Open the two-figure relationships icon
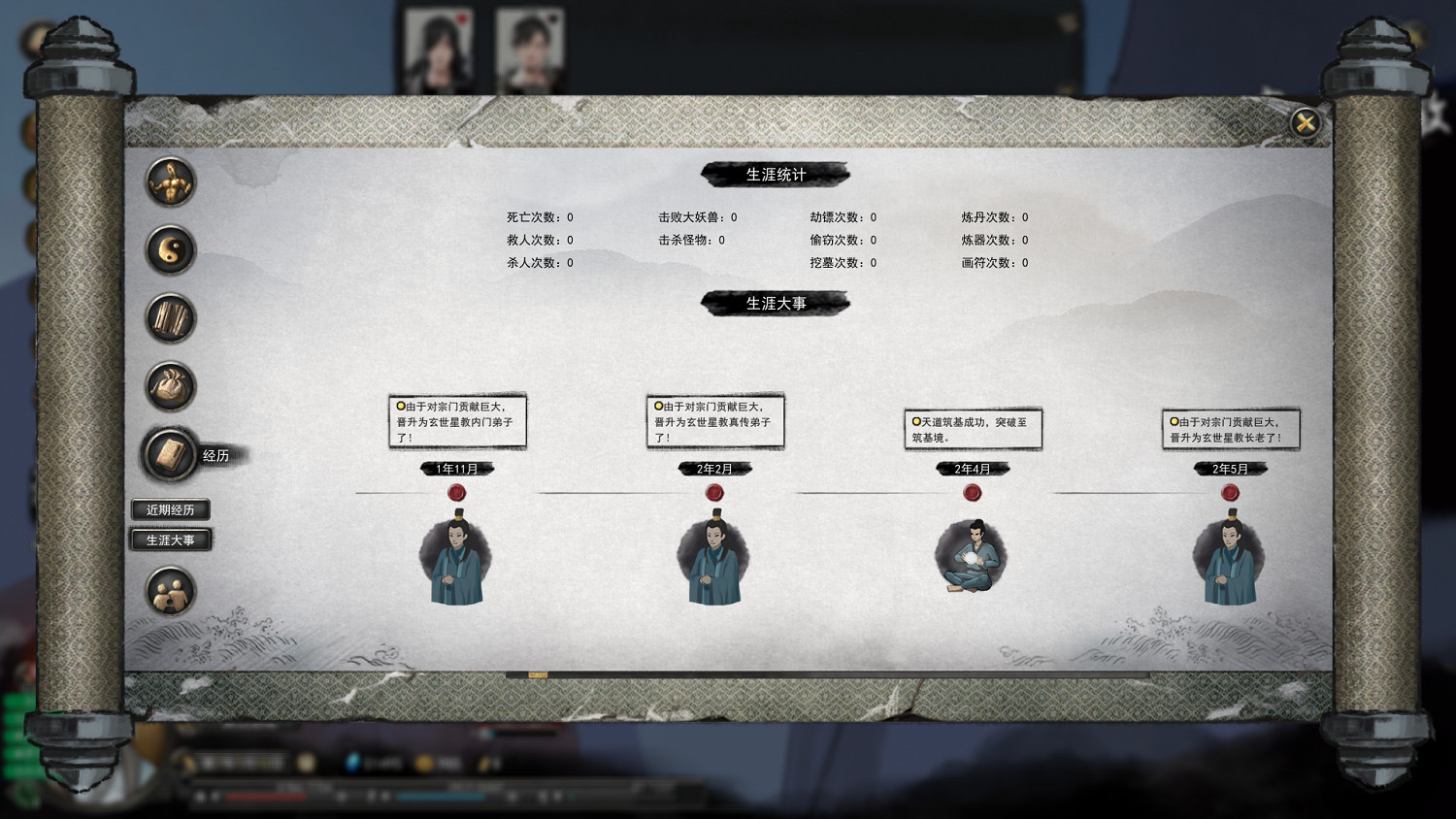Screen dimensions: 1456x819 coord(169,592)
